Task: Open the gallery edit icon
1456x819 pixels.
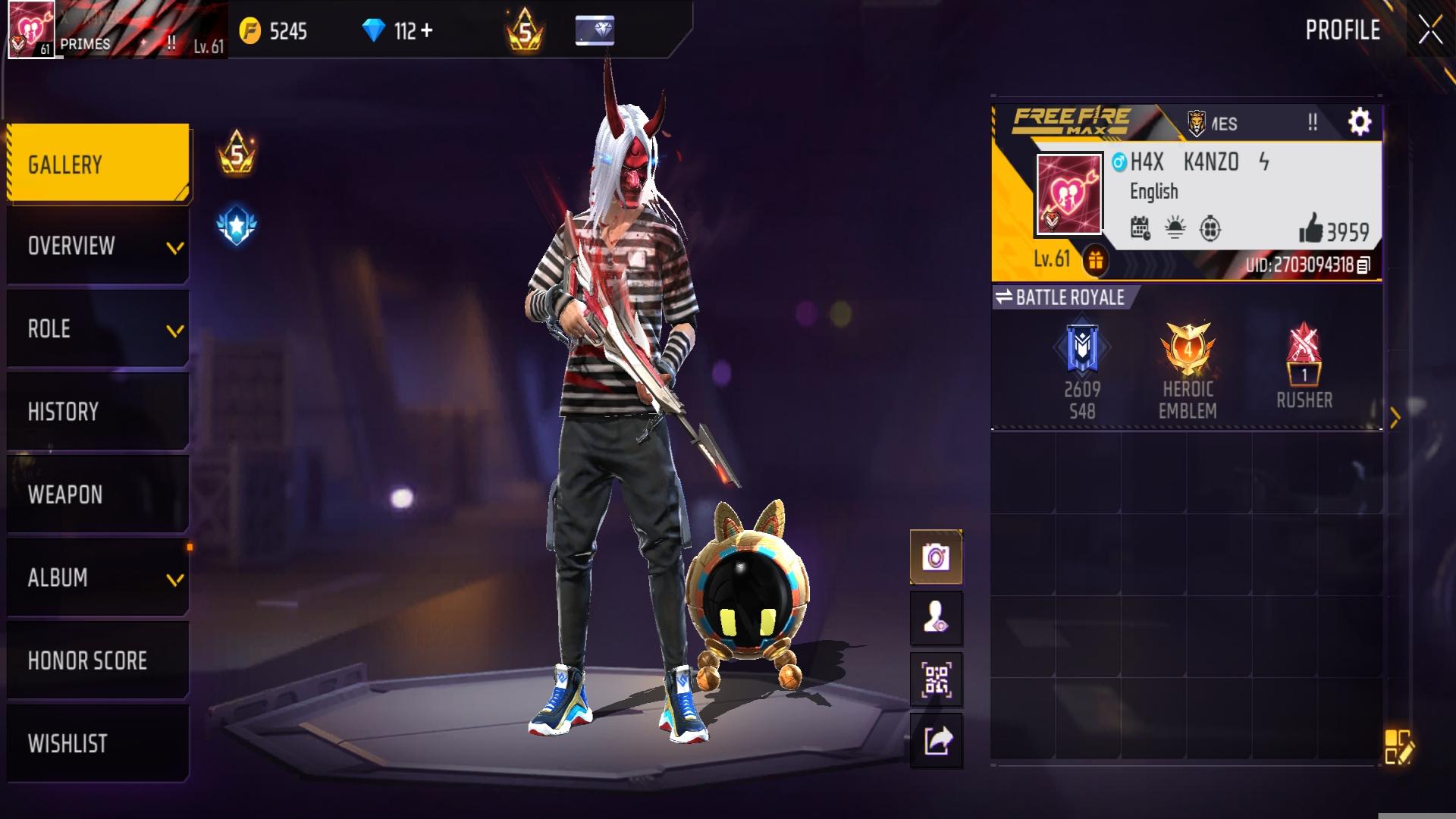Action: click(x=1398, y=746)
